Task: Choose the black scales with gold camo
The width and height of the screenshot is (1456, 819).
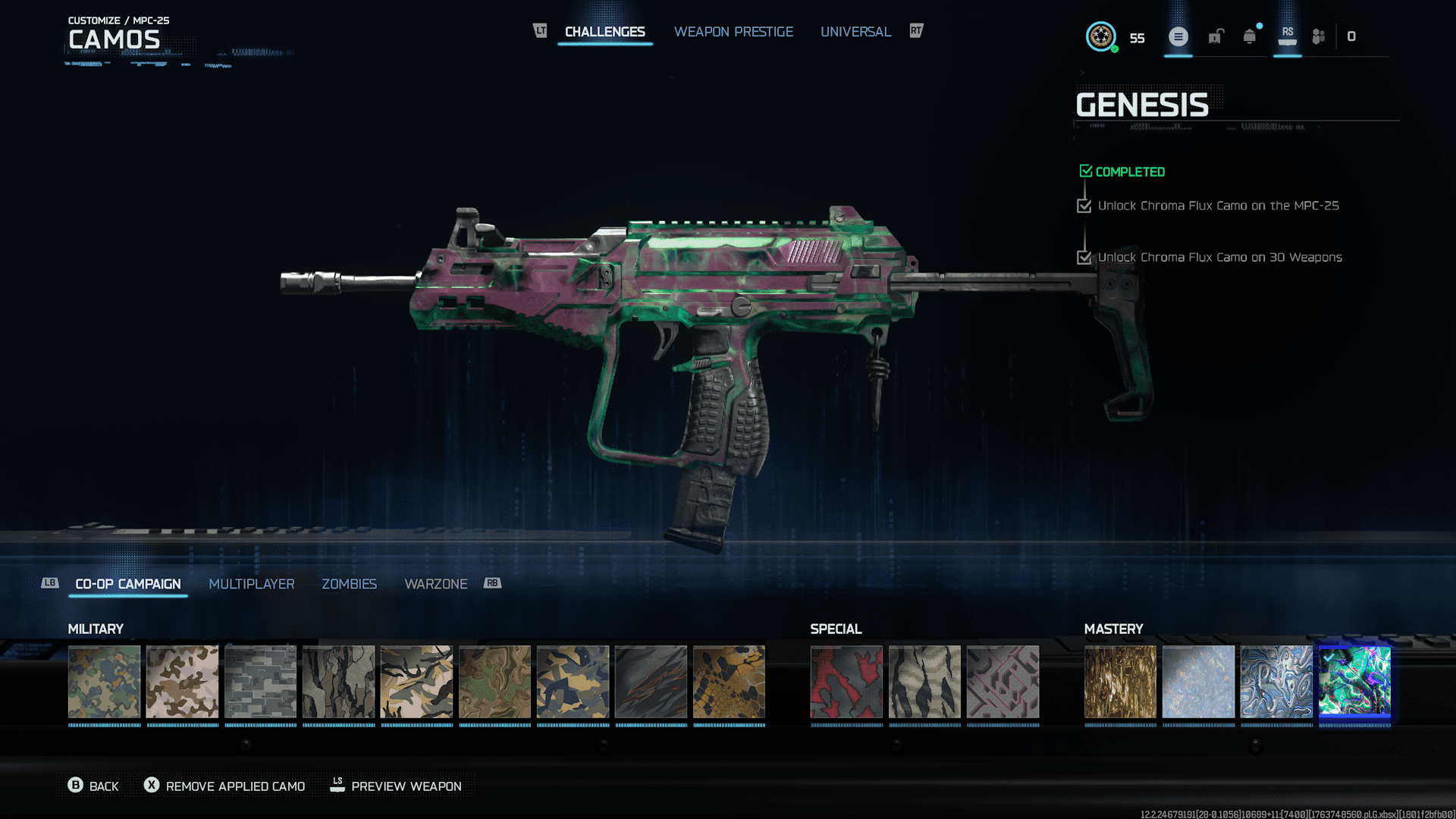Action: (729, 682)
